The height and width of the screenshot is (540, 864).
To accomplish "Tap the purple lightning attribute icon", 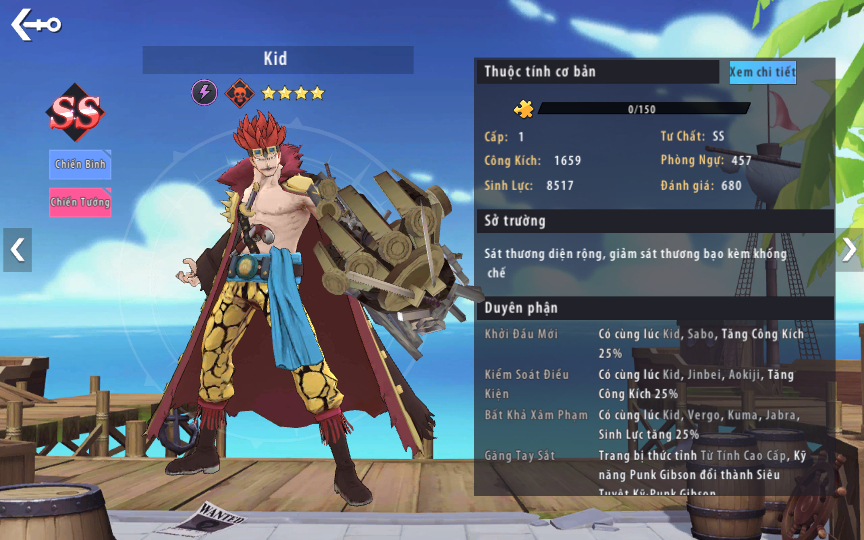I will click(x=204, y=93).
